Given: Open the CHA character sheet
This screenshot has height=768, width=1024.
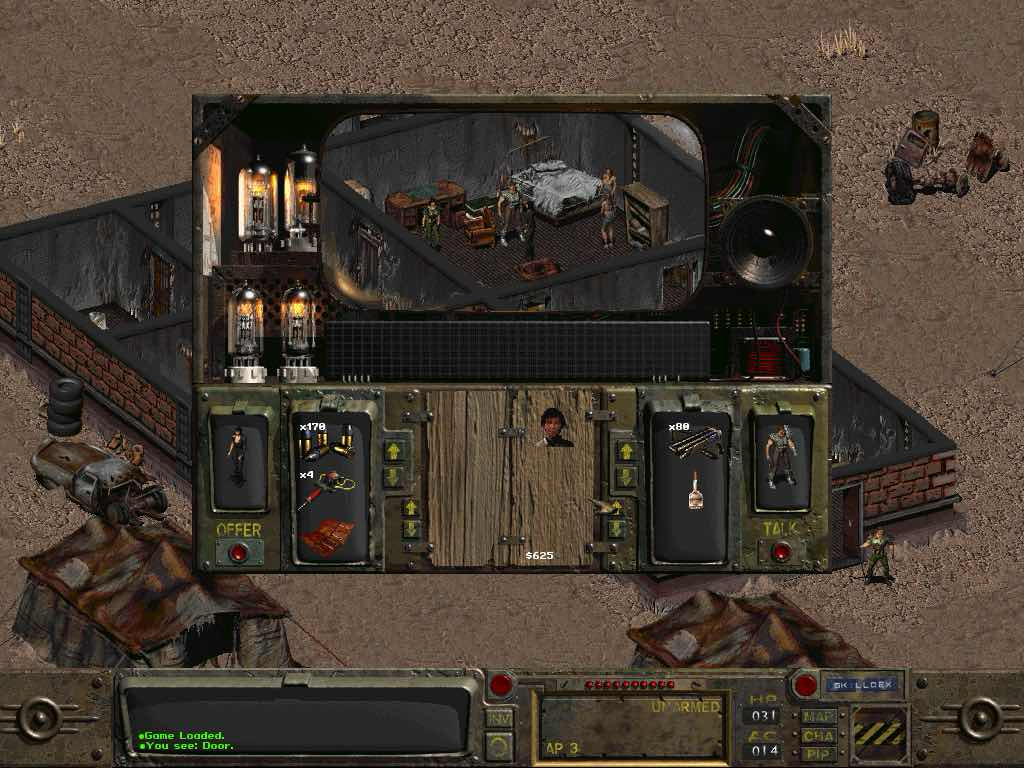Looking at the screenshot, I should tap(817, 734).
